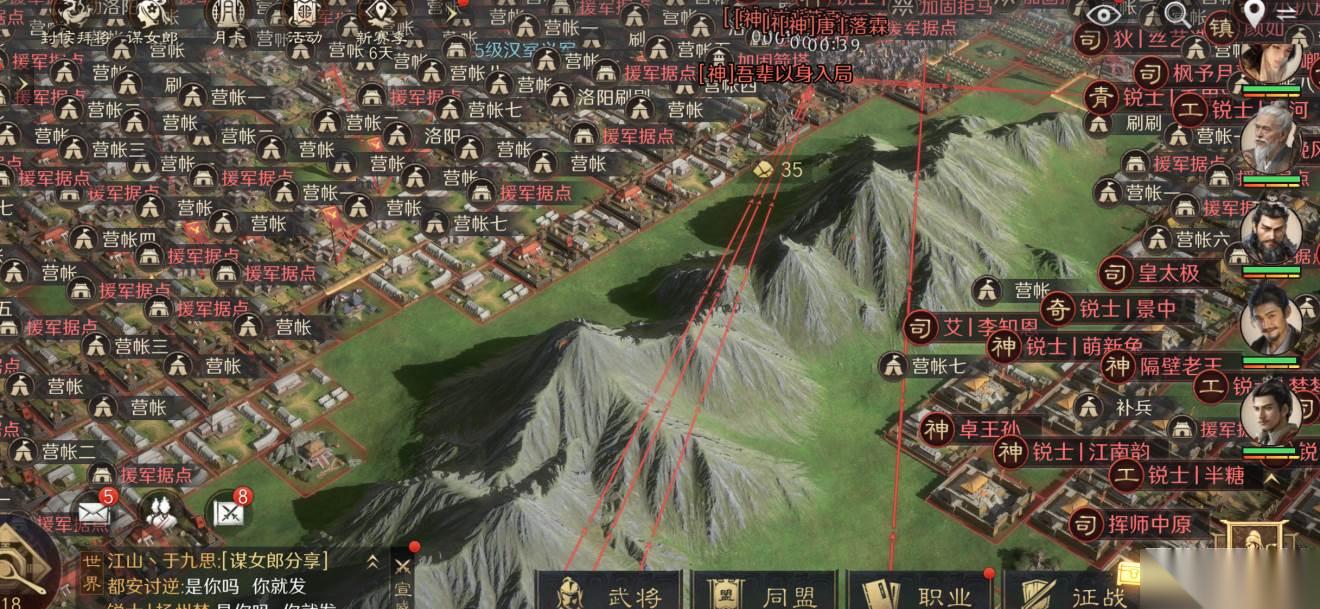Screen dimensions: 1320x609
Task: Click the map location pin icon
Action: pyautogui.click(x=1253, y=13)
